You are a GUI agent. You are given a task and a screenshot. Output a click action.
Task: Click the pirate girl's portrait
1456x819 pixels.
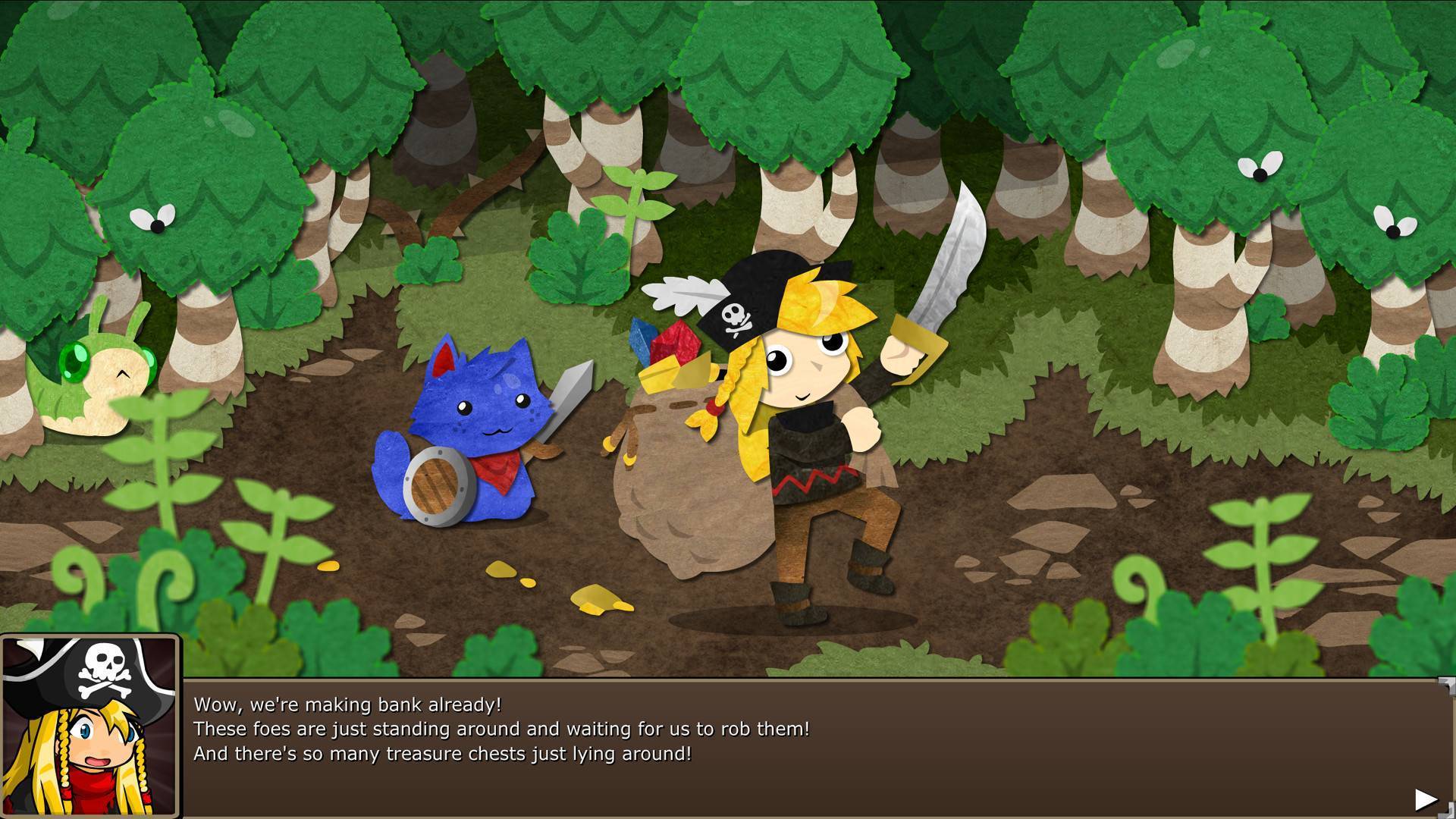click(x=90, y=728)
